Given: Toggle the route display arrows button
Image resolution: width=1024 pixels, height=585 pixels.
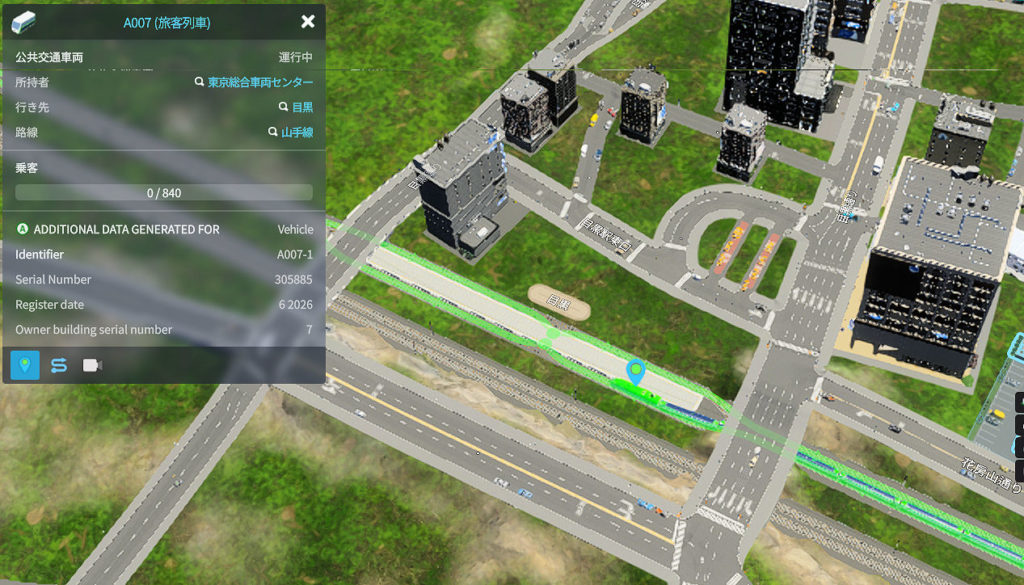Looking at the screenshot, I should [59, 365].
